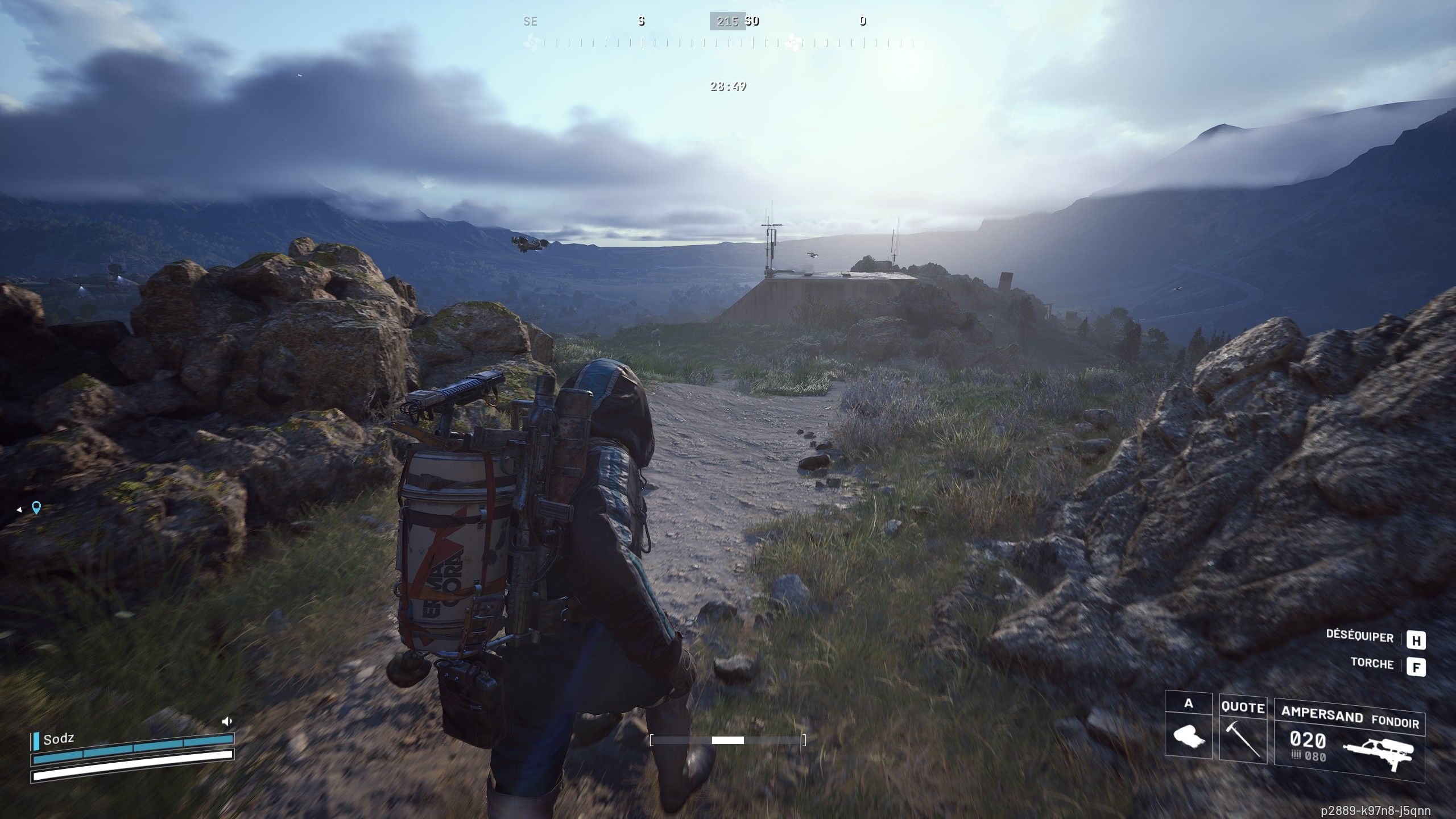
Task: Click the speaker icon above the Sodz bars
Action: 227,721
